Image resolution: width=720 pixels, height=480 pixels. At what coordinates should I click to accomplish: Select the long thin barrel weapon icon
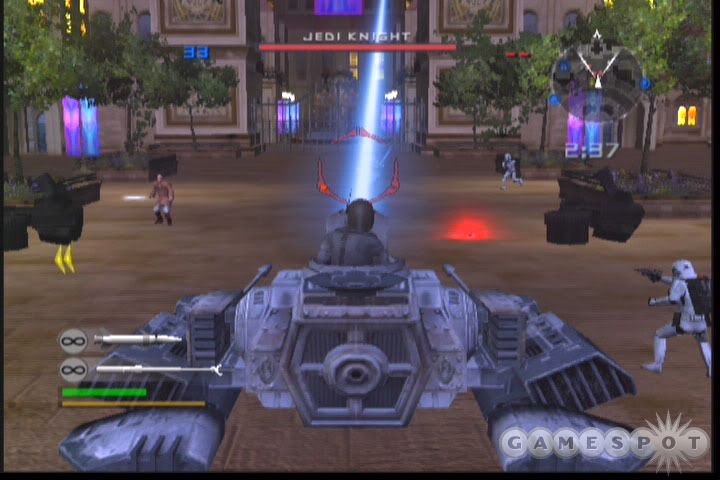pyautogui.click(x=157, y=369)
